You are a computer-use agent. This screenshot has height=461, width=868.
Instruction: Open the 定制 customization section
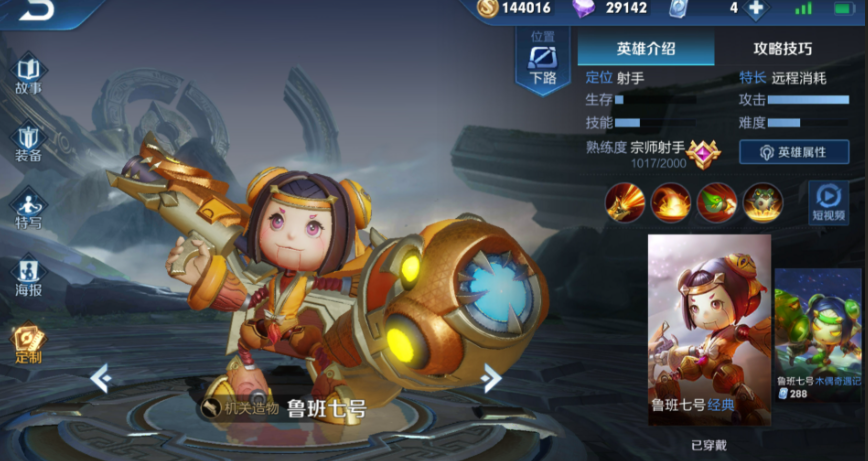(x=29, y=344)
